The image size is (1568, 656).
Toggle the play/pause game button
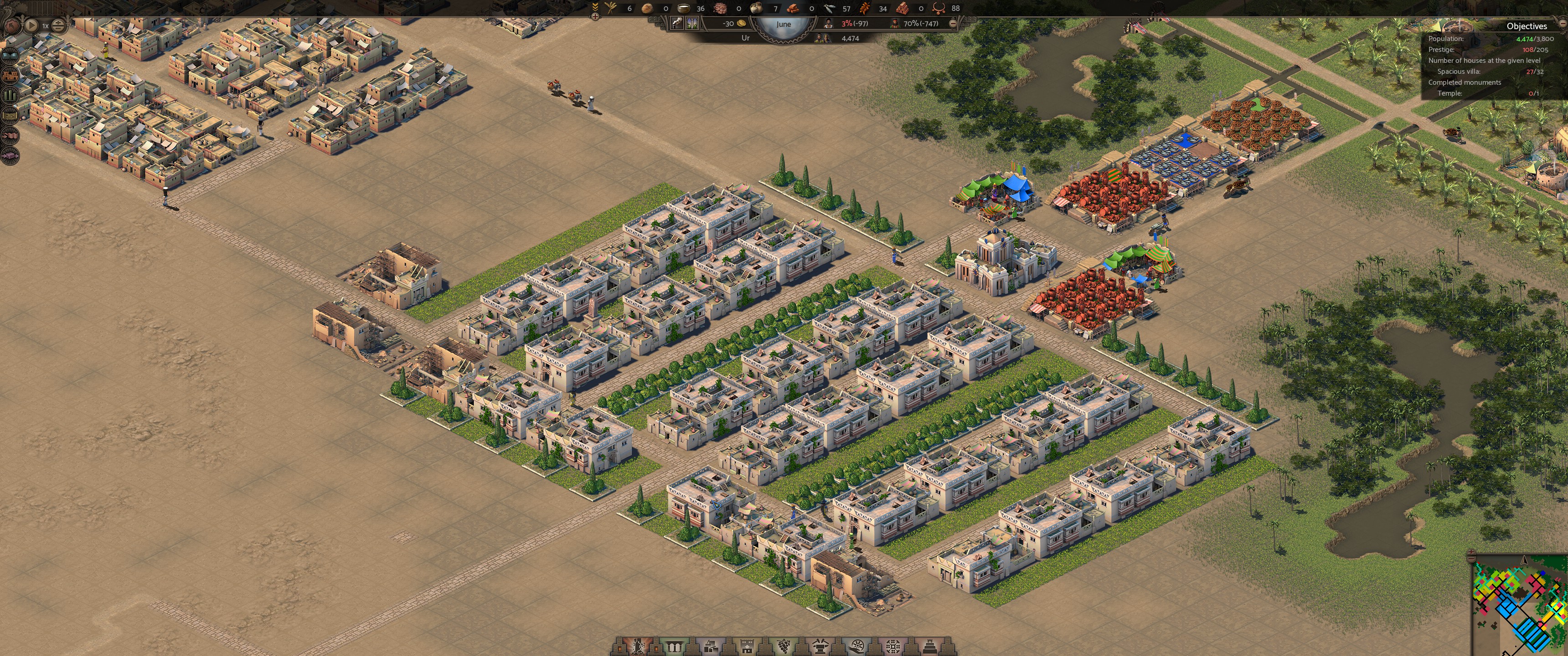31,26
